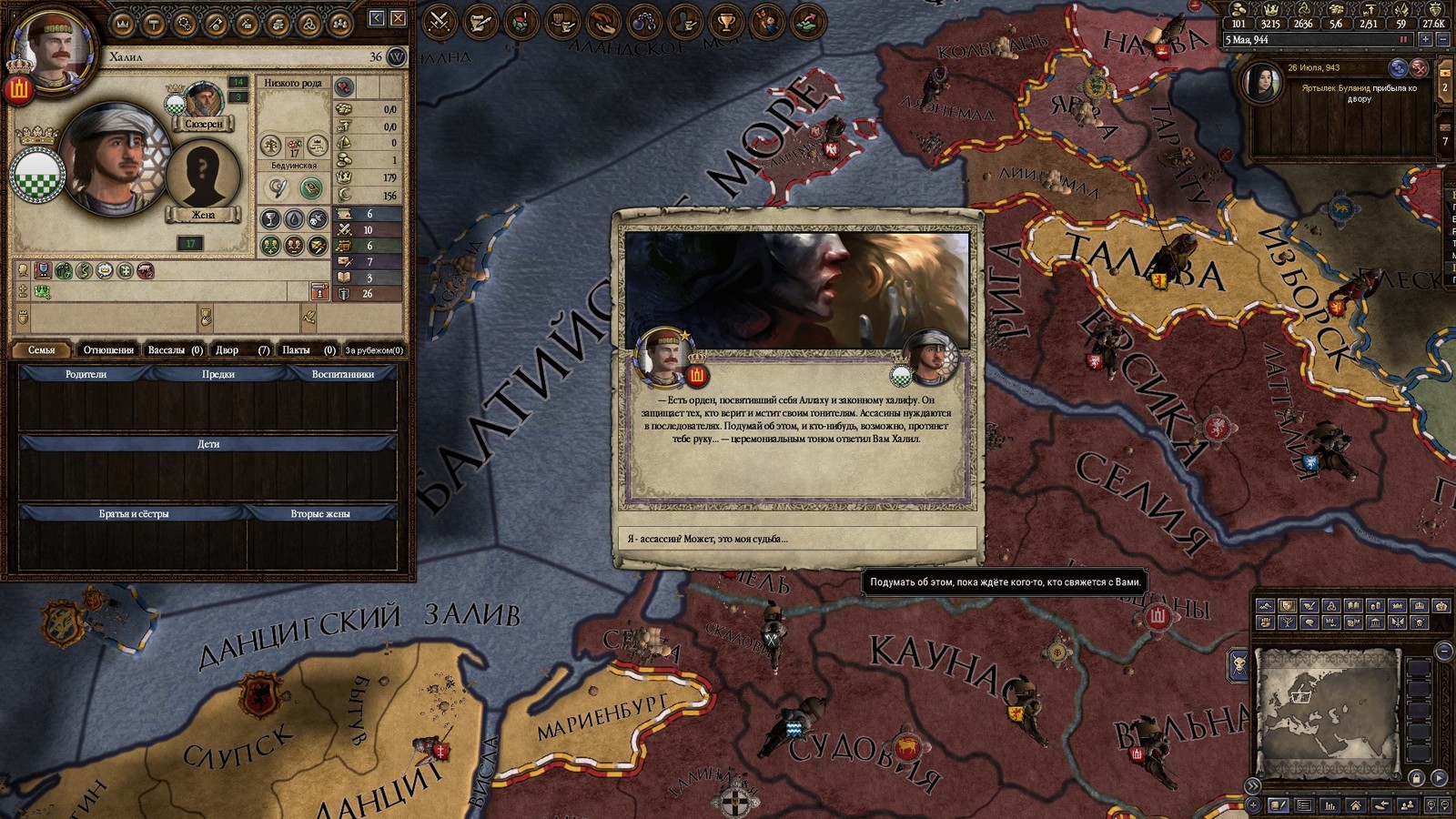The height and width of the screenshot is (819, 1456).
Task: Close the character panel with the X
Action: coord(398,18)
